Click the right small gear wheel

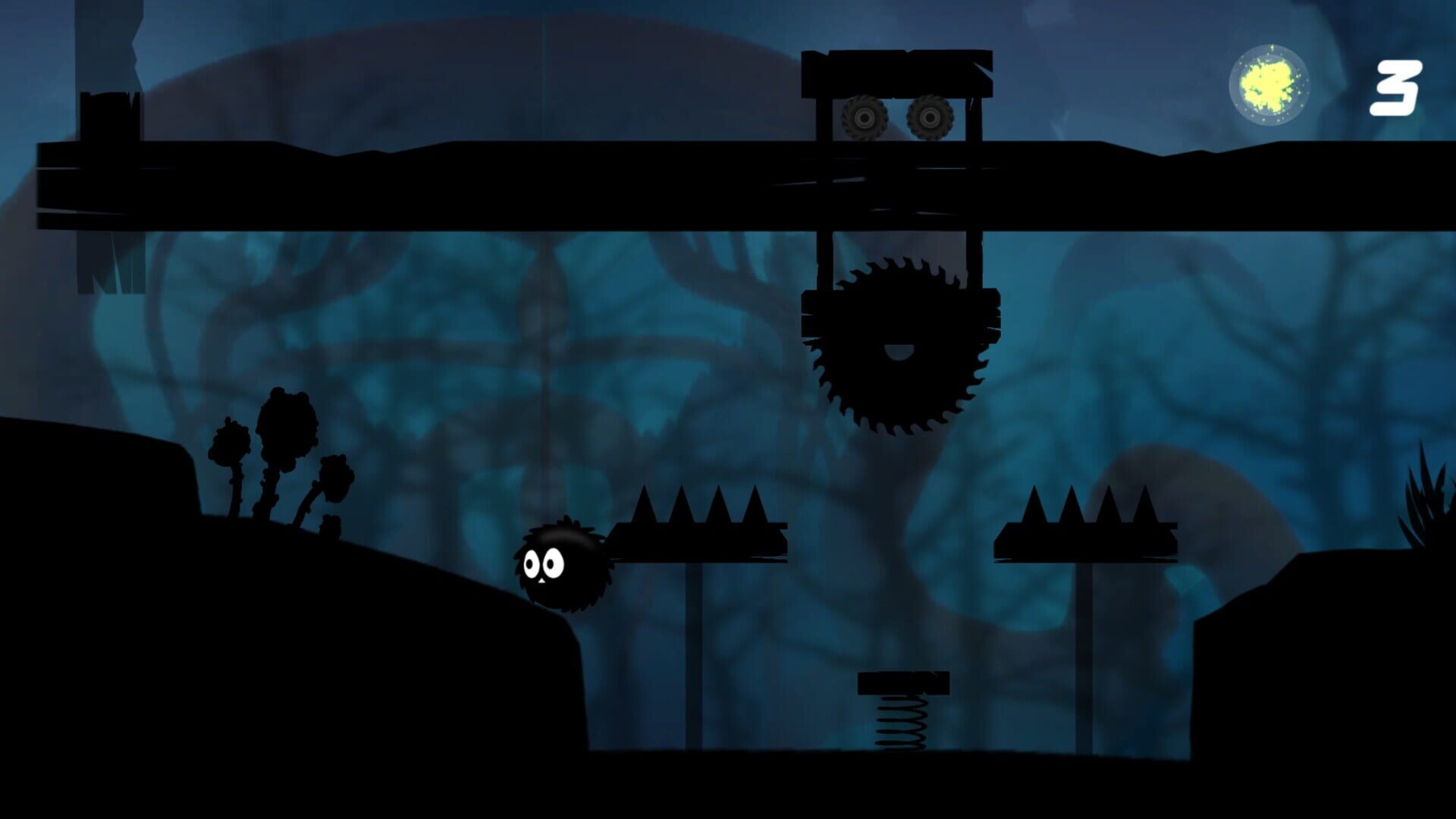931,118
